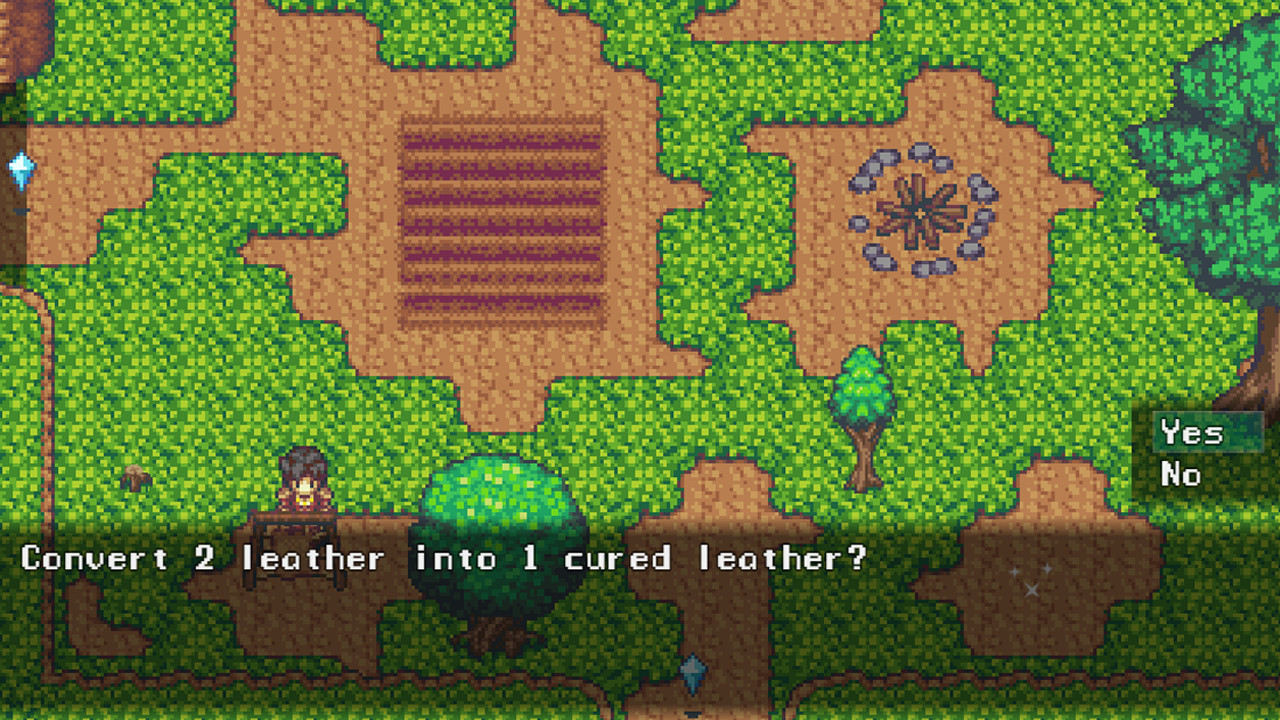The width and height of the screenshot is (1280, 720).
Task: Choose No to cancel the conversion
Action: pyautogui.click(x=1180, y=475)
